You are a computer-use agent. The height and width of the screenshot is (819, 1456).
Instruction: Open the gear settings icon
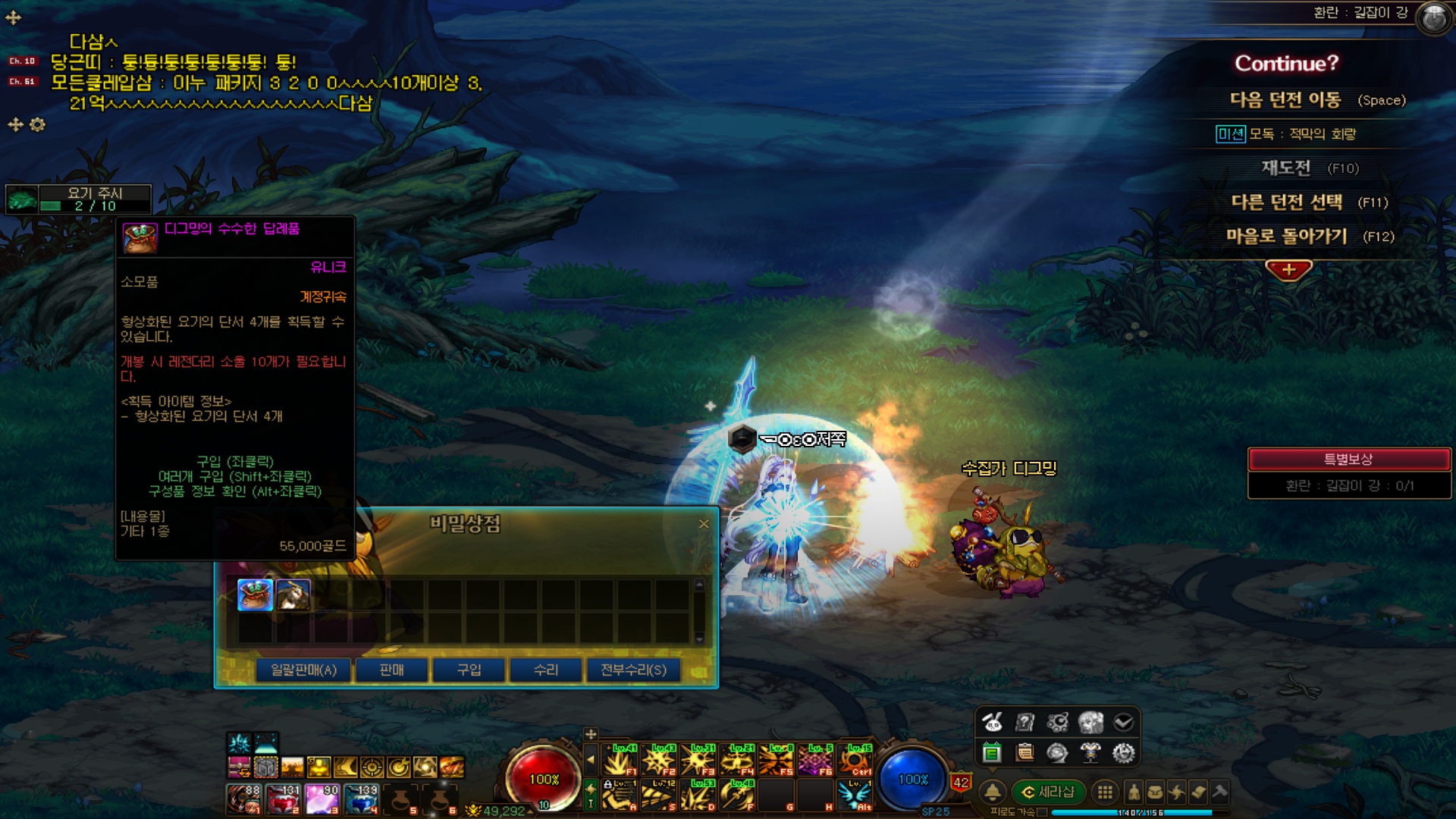coord(1123,753)
